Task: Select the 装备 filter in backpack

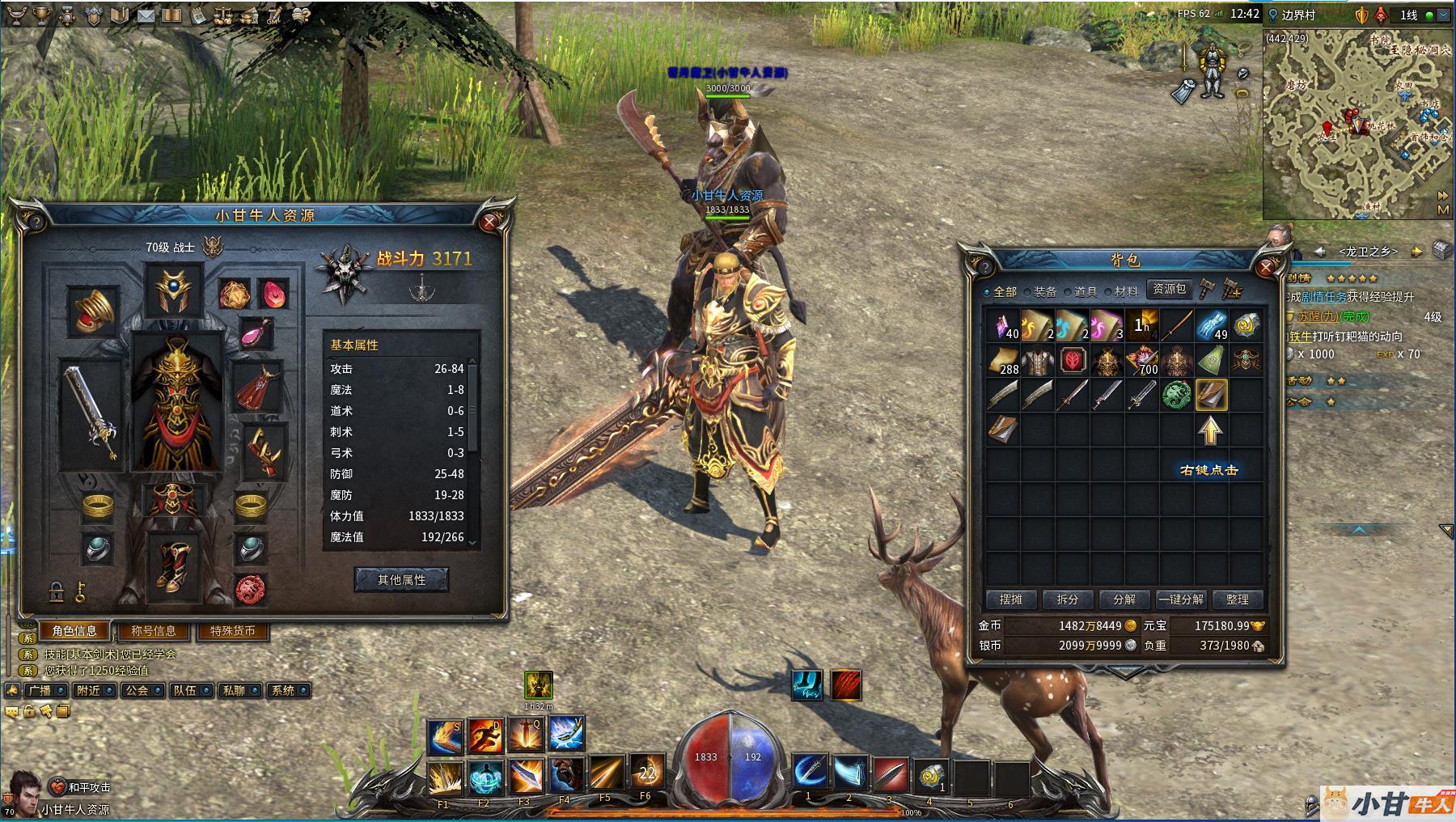Action: coord(1040,291)
